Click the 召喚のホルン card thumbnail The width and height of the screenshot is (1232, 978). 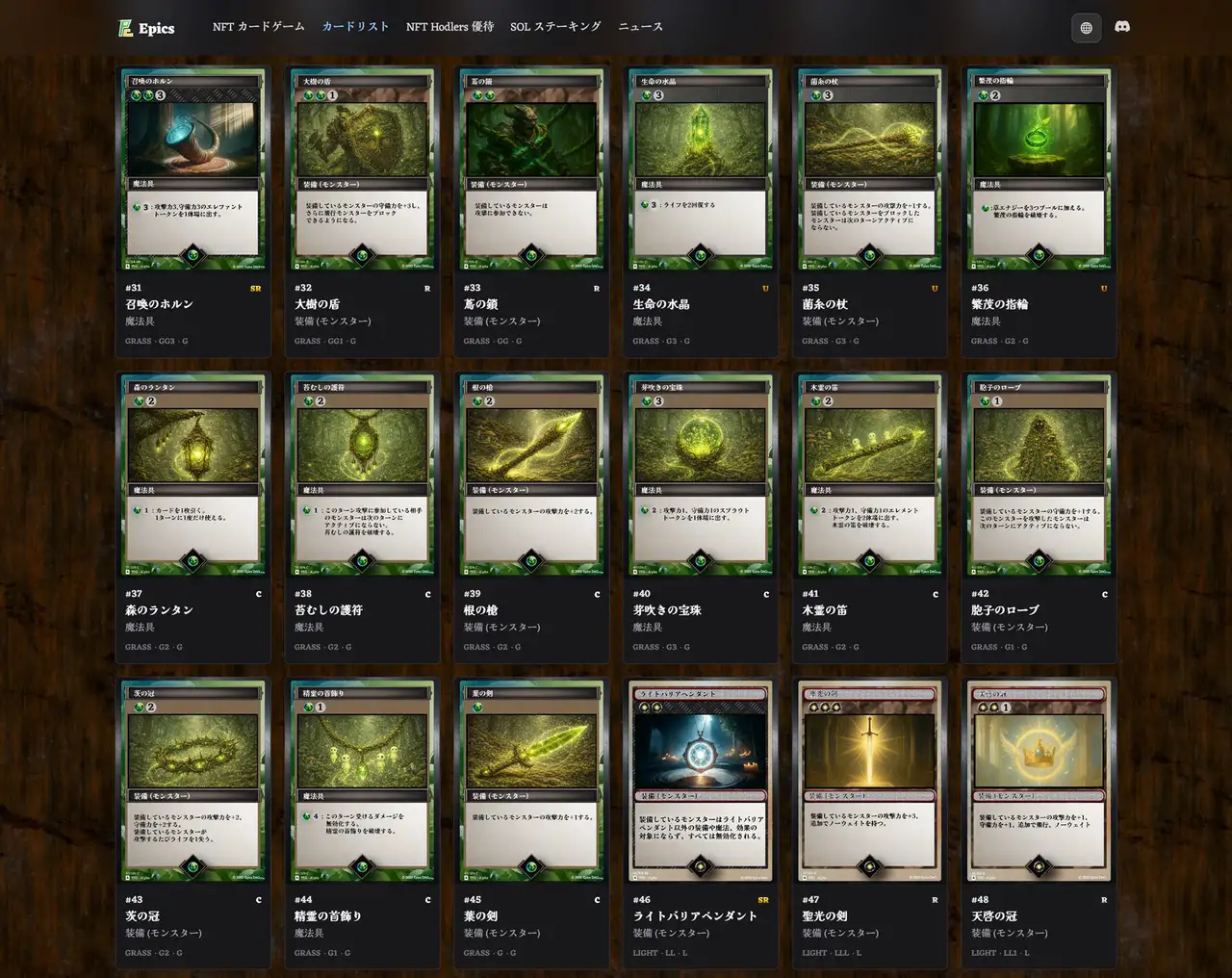coord(193,168)
